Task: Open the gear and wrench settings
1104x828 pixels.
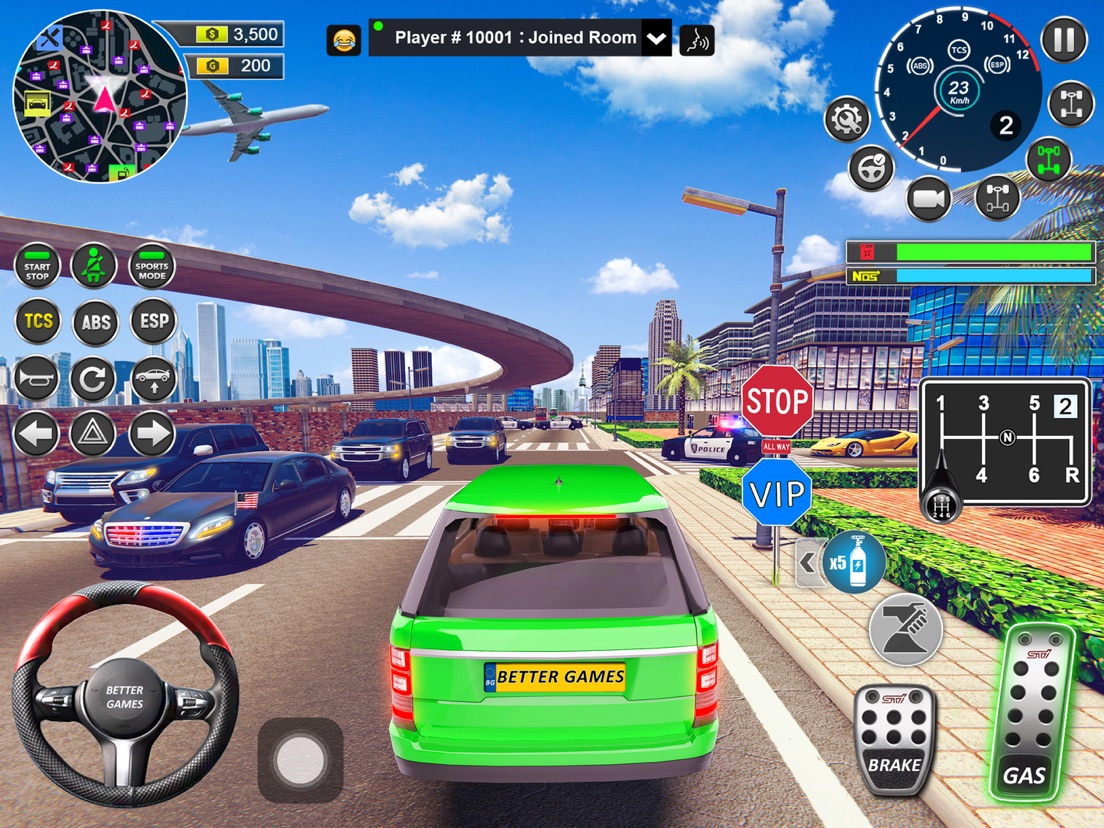Action: (x=847, y=120)
